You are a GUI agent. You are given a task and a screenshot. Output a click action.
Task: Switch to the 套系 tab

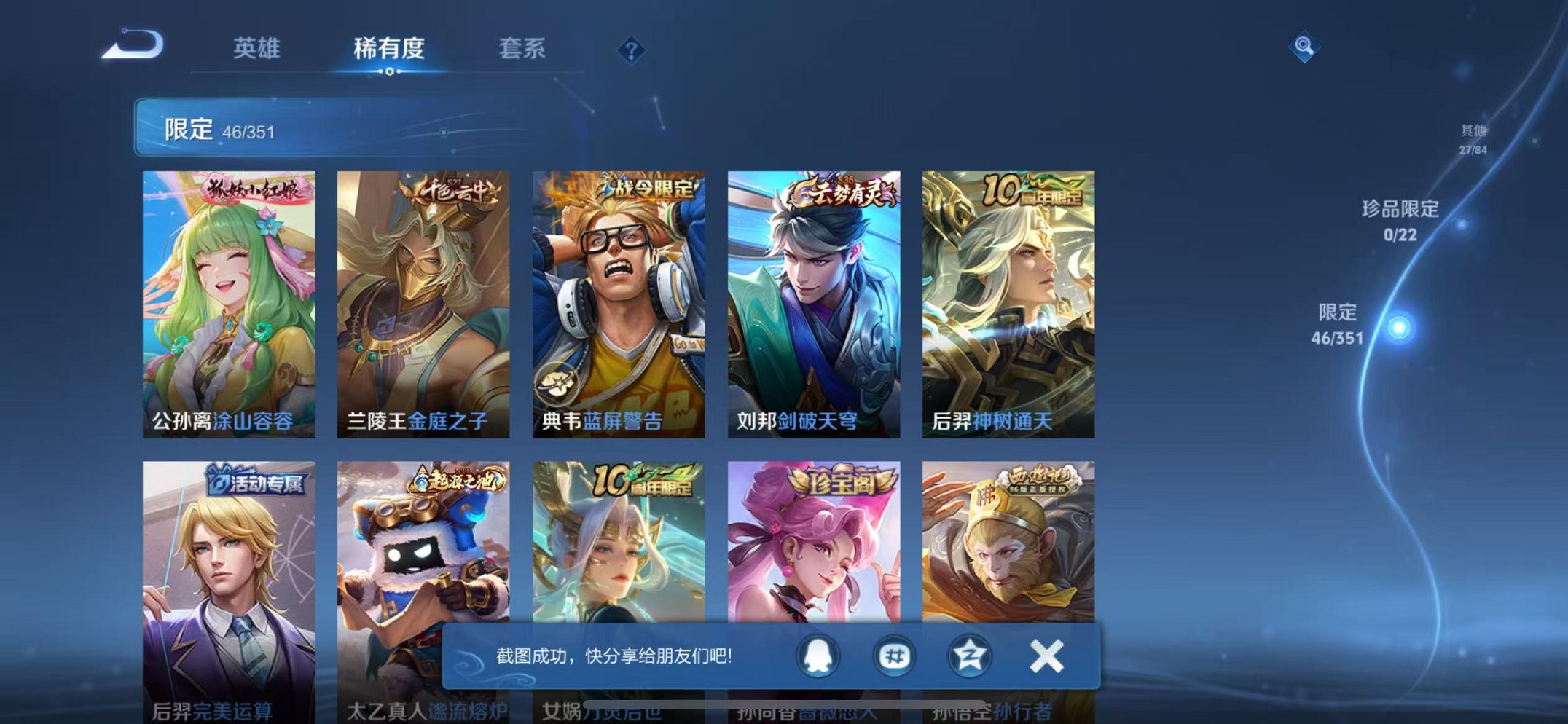(x=522, y=49)
